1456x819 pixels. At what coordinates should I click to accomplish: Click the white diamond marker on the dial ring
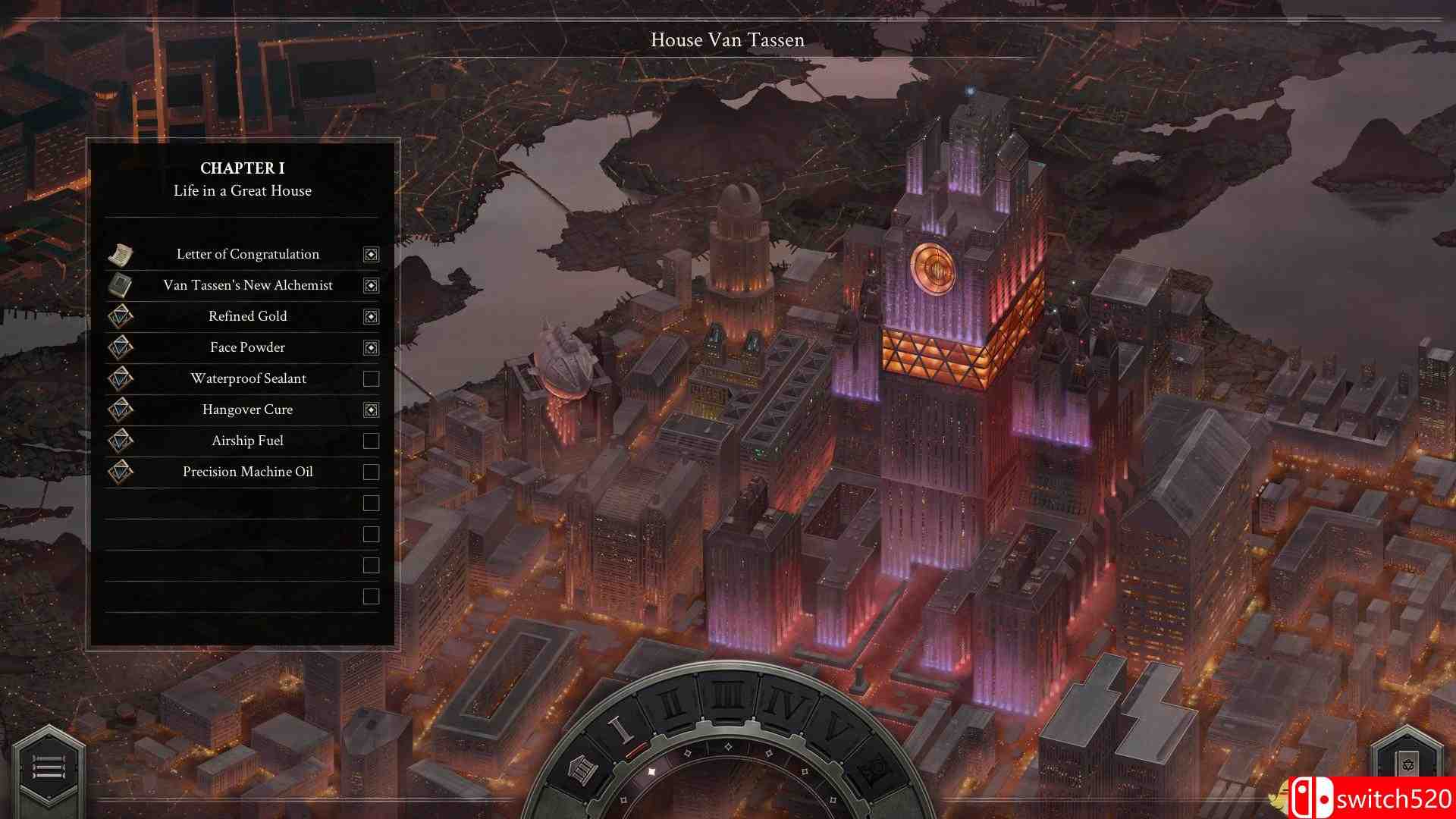point(651,770)
